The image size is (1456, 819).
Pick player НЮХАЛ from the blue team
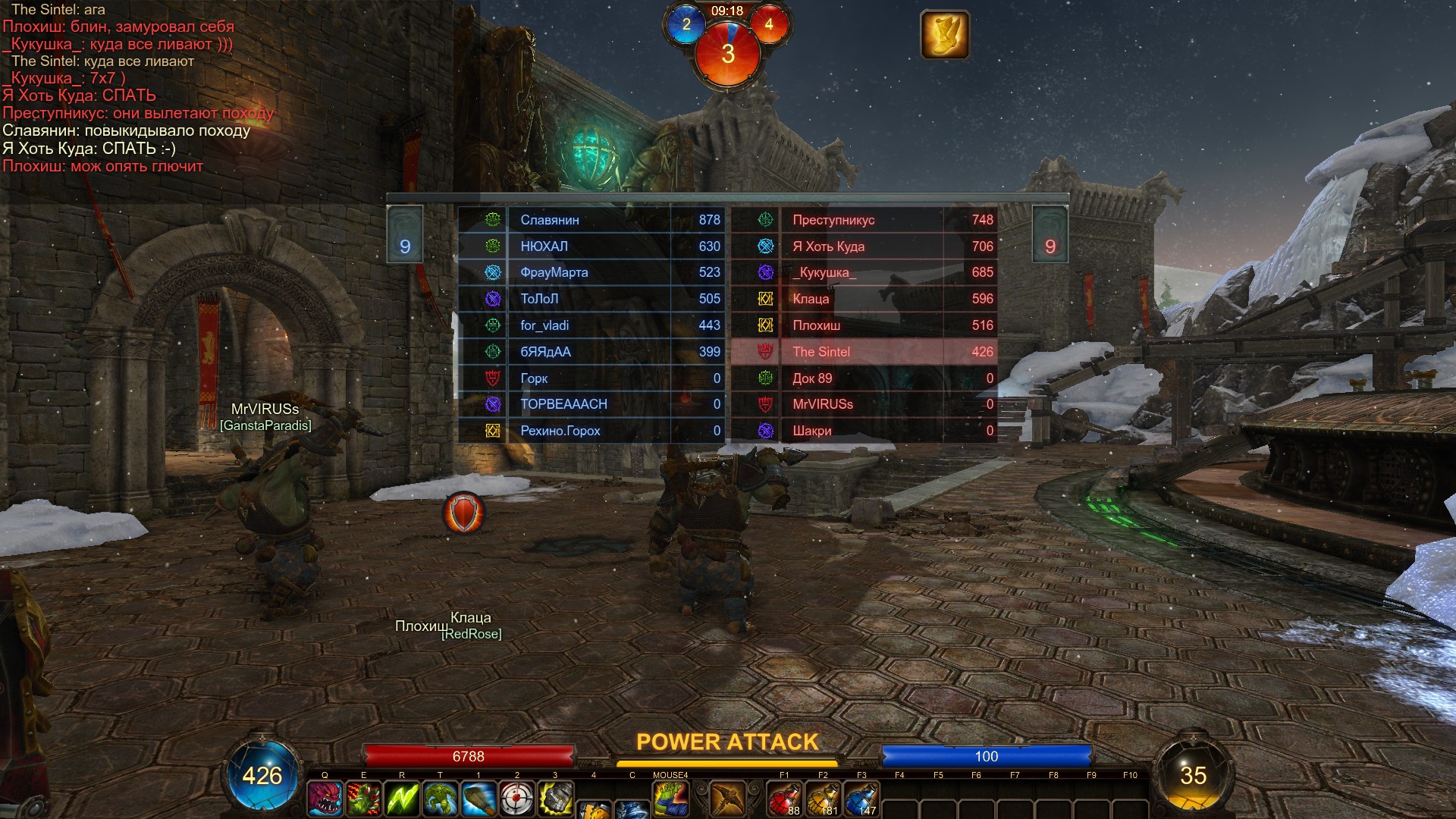point(591,246)
